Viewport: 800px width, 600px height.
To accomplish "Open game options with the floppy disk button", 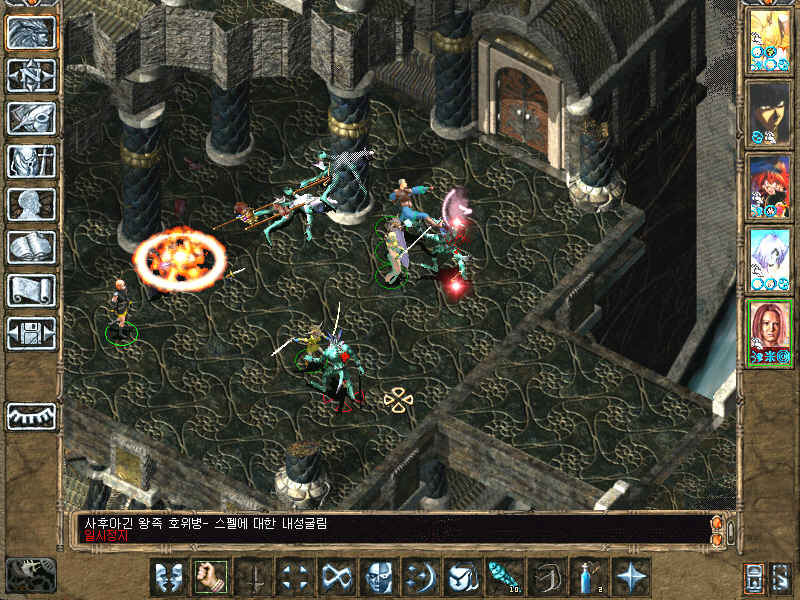I will point(31,333).
